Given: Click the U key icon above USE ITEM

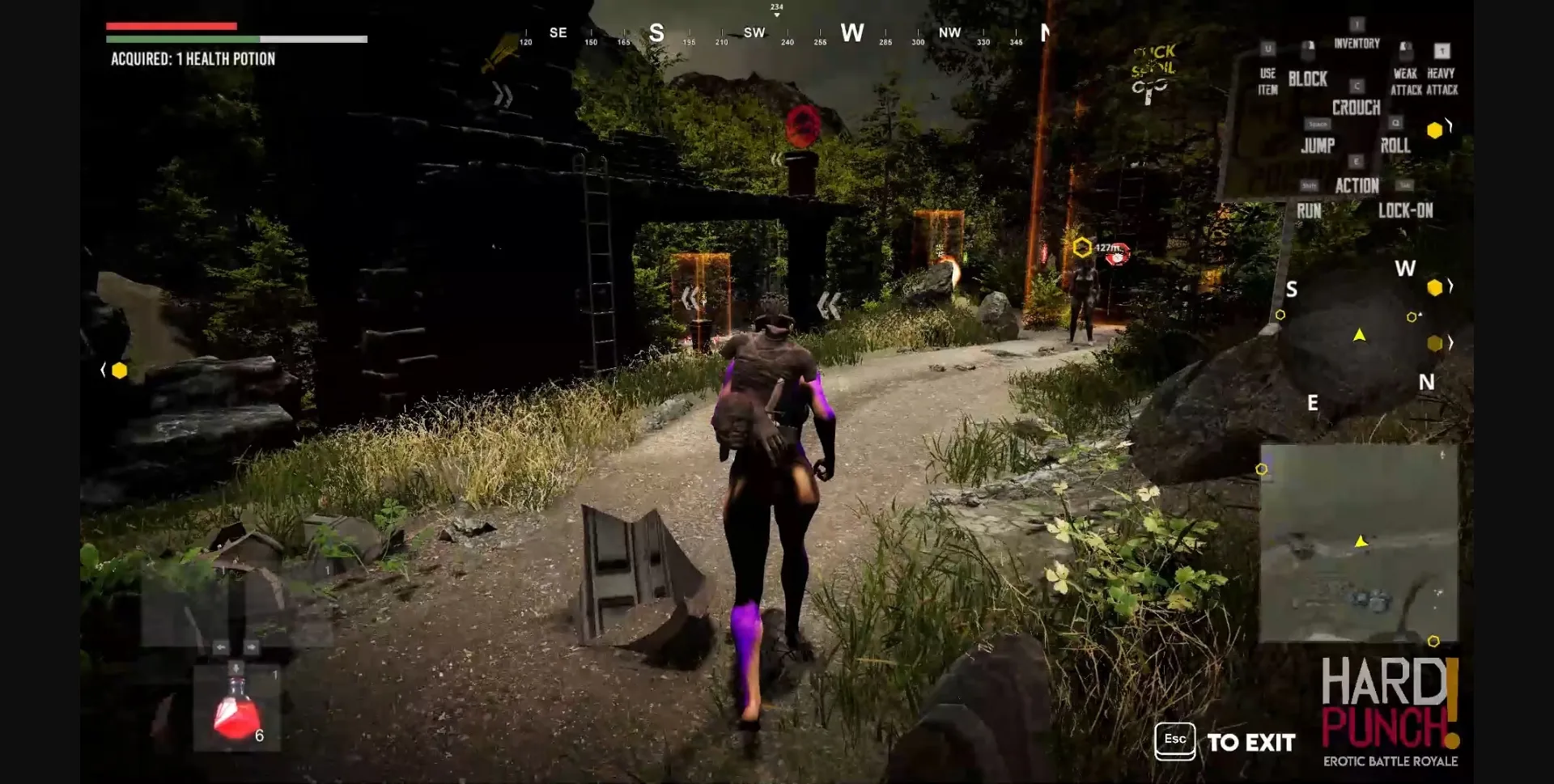Looking at the screenshot, I should pyautogui.click(x=1267, y=49).
